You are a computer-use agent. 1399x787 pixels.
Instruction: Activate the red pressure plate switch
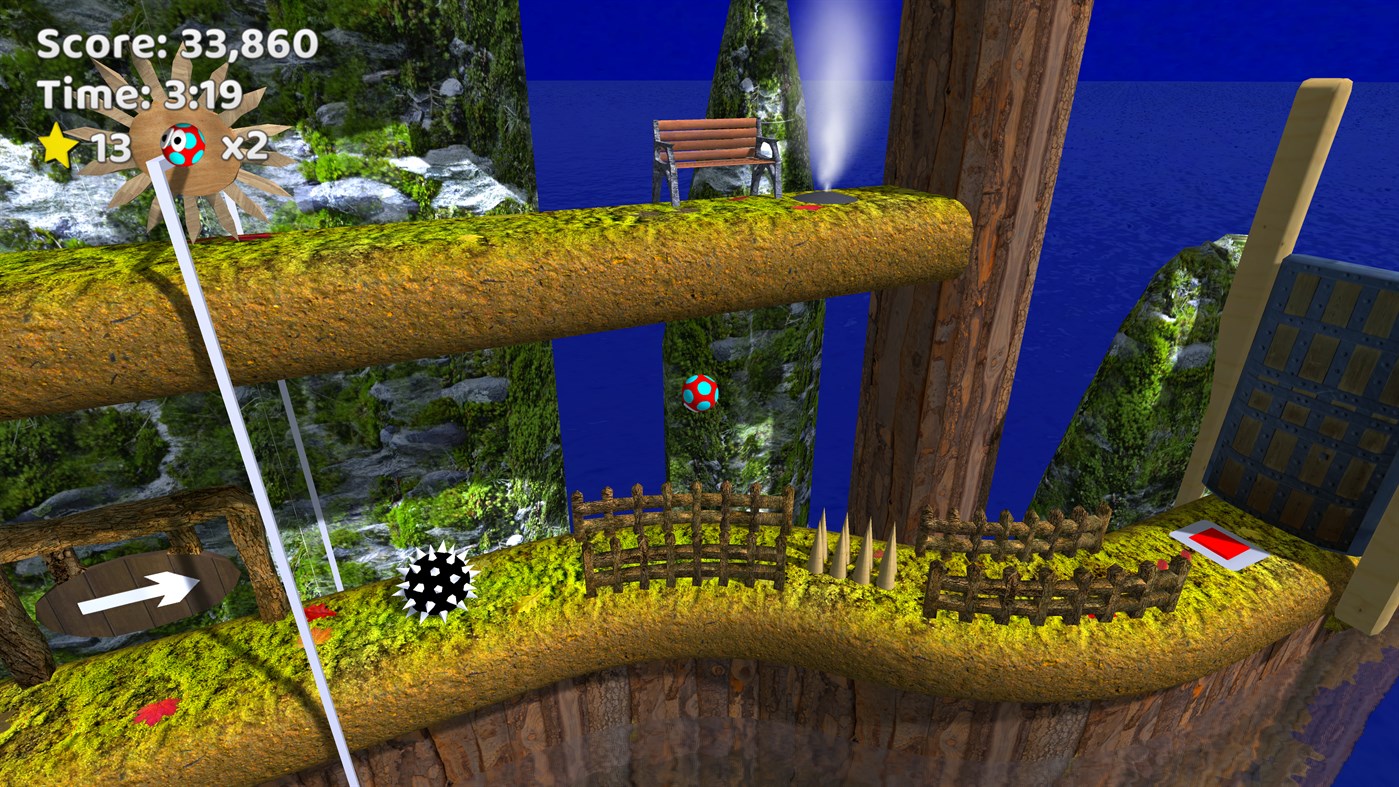click(1216, 543)
